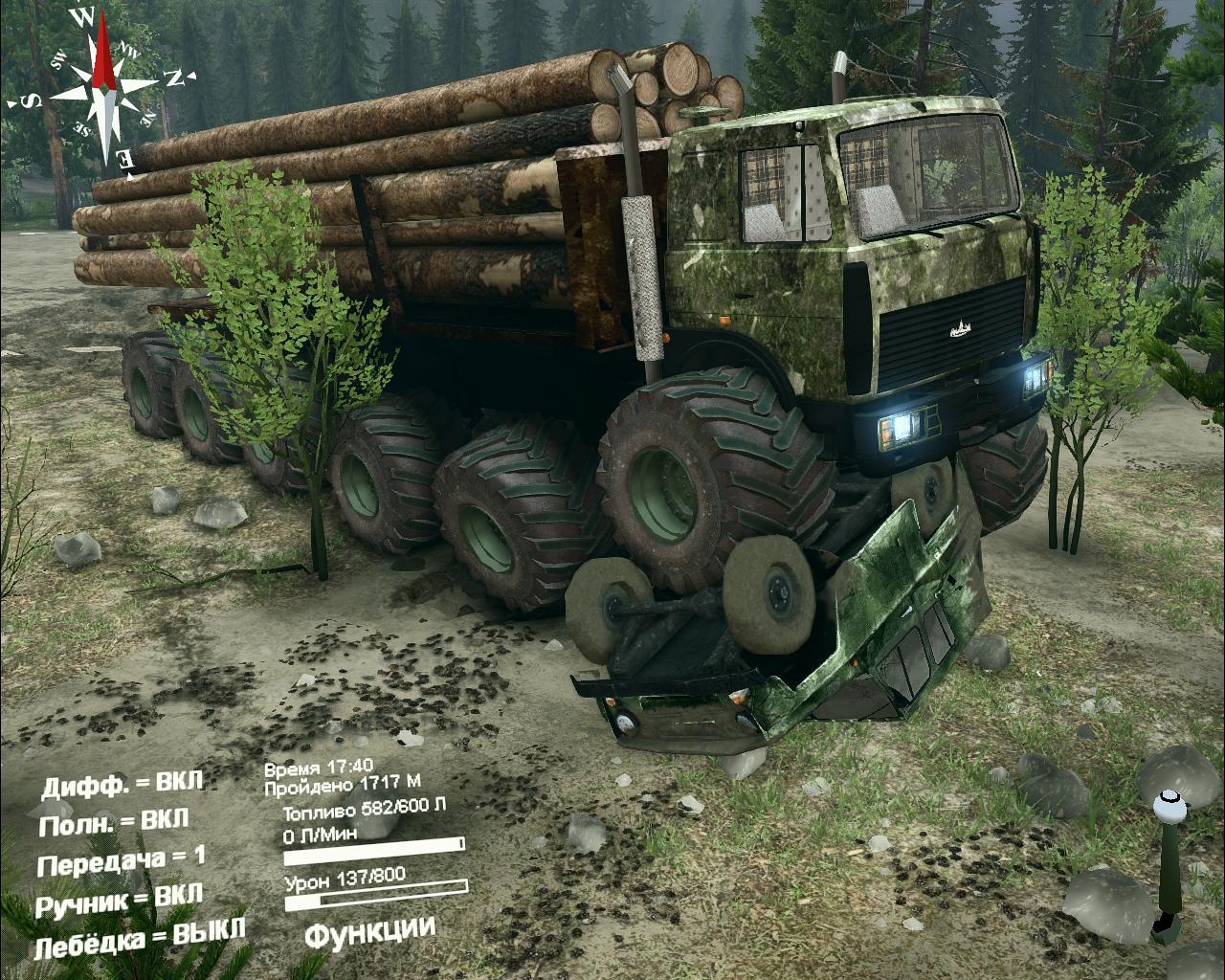The width and height of the screenshot is (1225, 980).
Task: Release the 'Ручник' handbrake
Action: (121, 902)
